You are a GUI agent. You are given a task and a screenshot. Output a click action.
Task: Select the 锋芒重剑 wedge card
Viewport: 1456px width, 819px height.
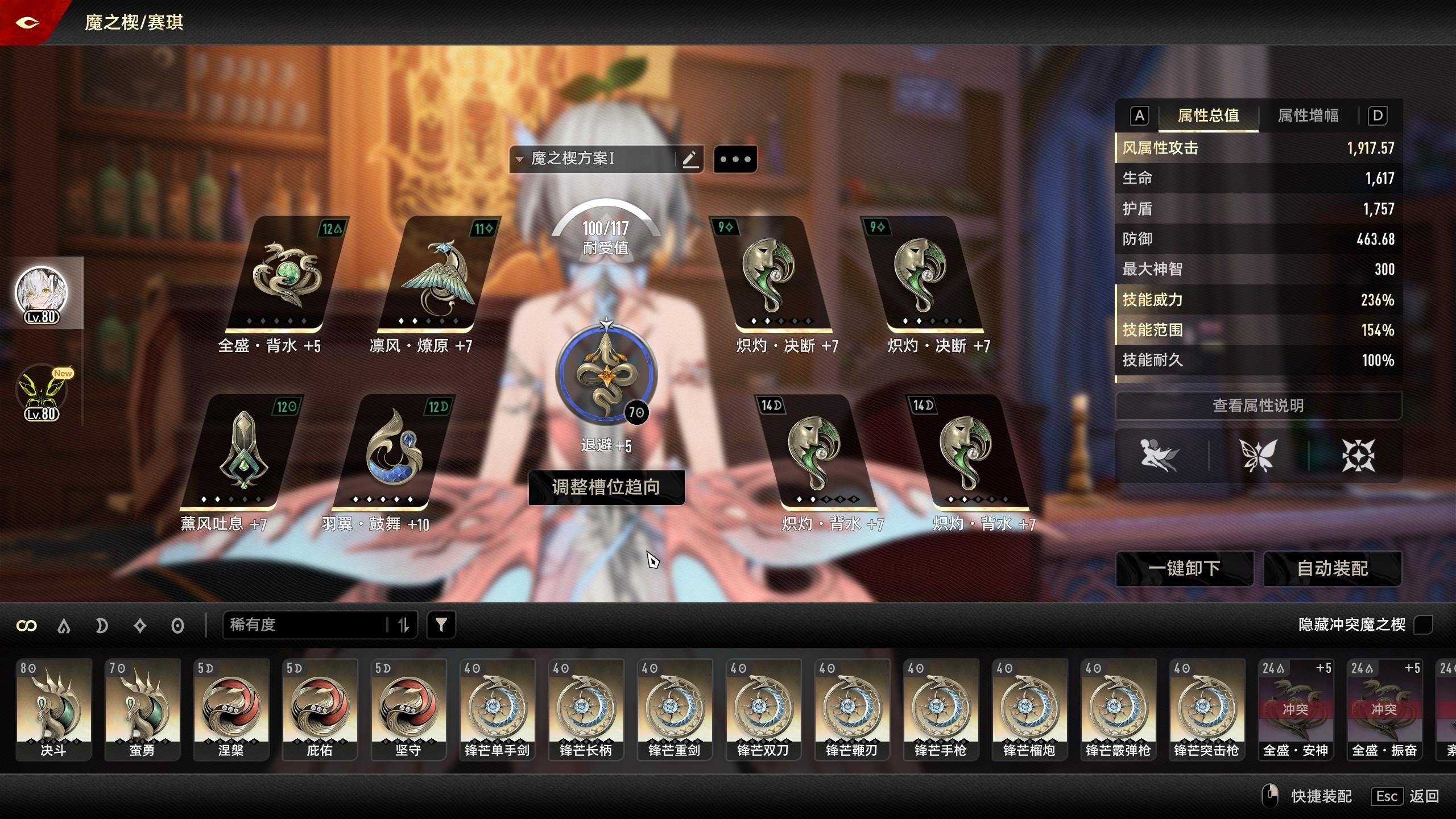[674, 709]
